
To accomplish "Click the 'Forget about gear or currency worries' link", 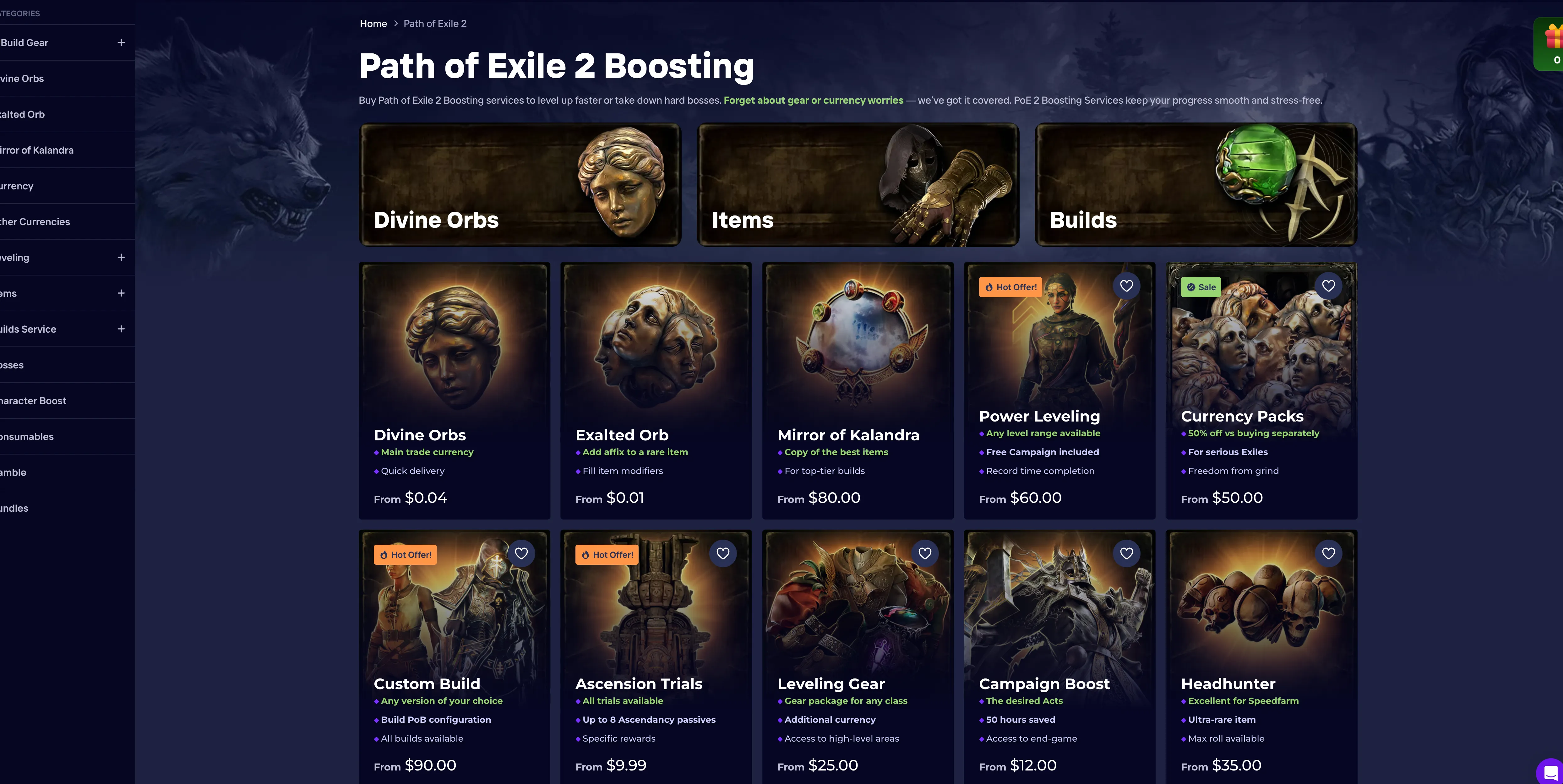I will coord(813,100).
